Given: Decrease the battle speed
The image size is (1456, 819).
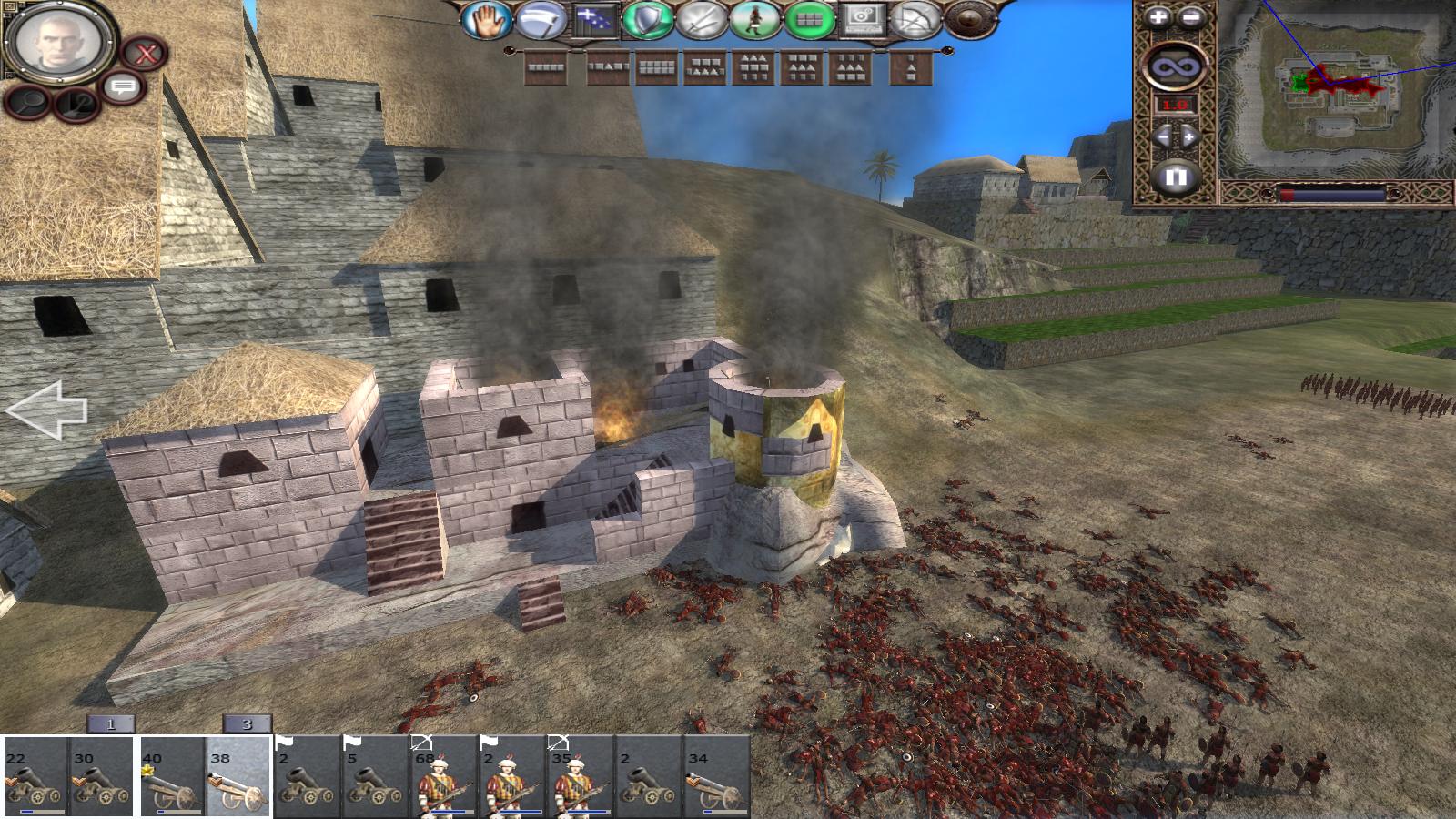Looking at the screenshot, I should tap(1162, 137).
